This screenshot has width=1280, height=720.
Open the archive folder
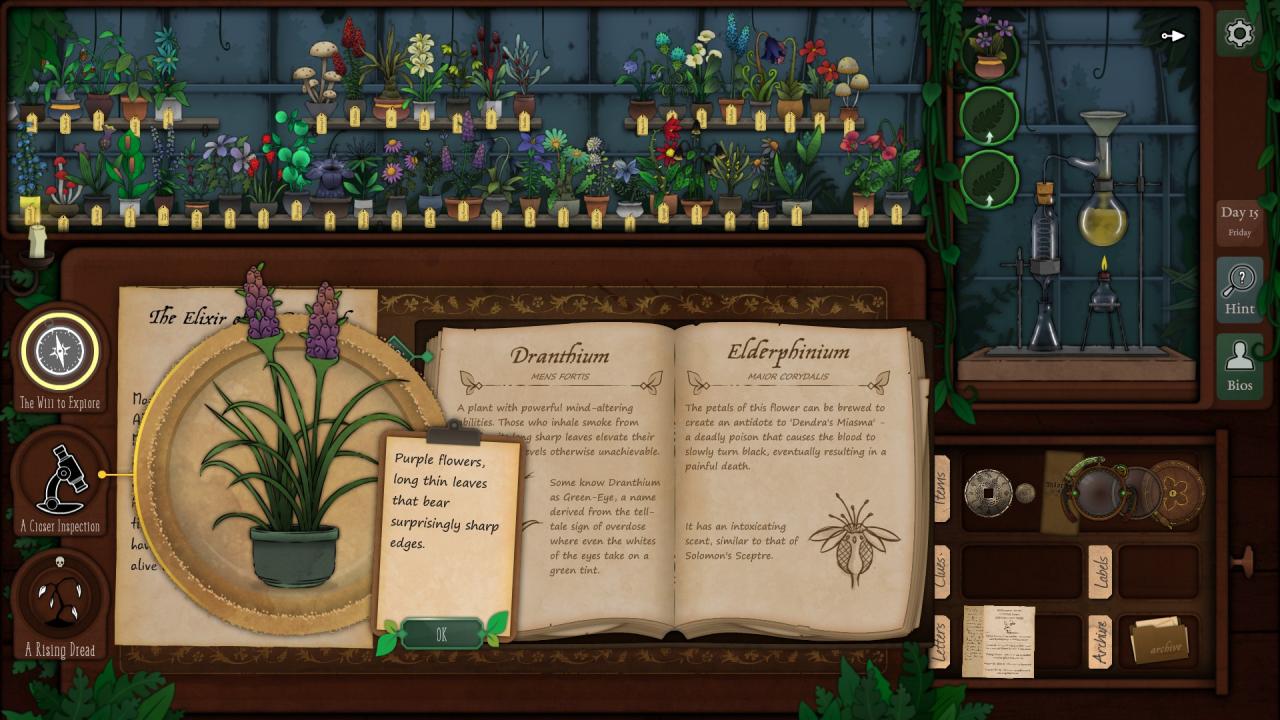click(1159, 640)
